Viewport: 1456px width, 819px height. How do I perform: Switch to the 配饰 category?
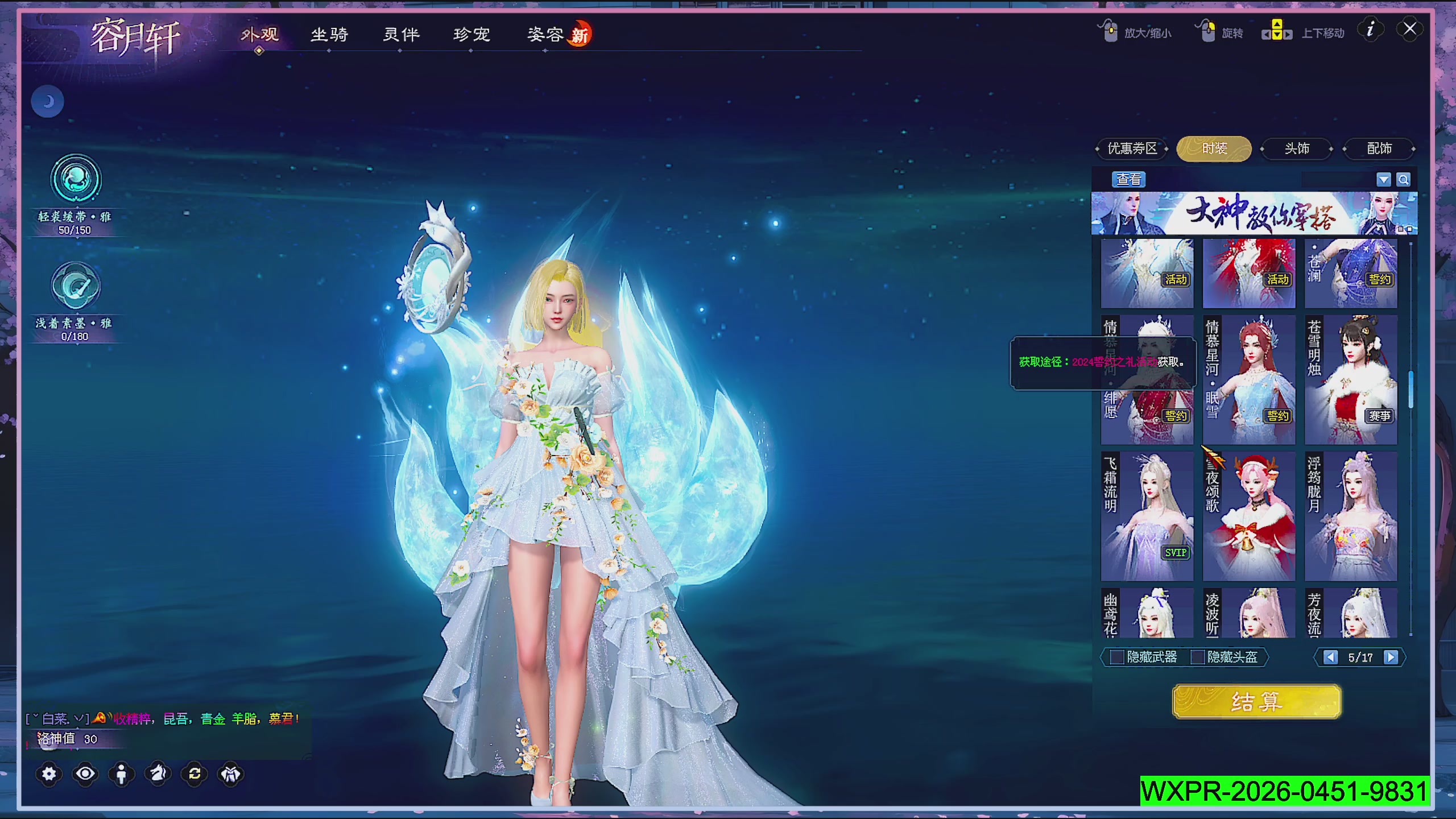coord(1379,149)
